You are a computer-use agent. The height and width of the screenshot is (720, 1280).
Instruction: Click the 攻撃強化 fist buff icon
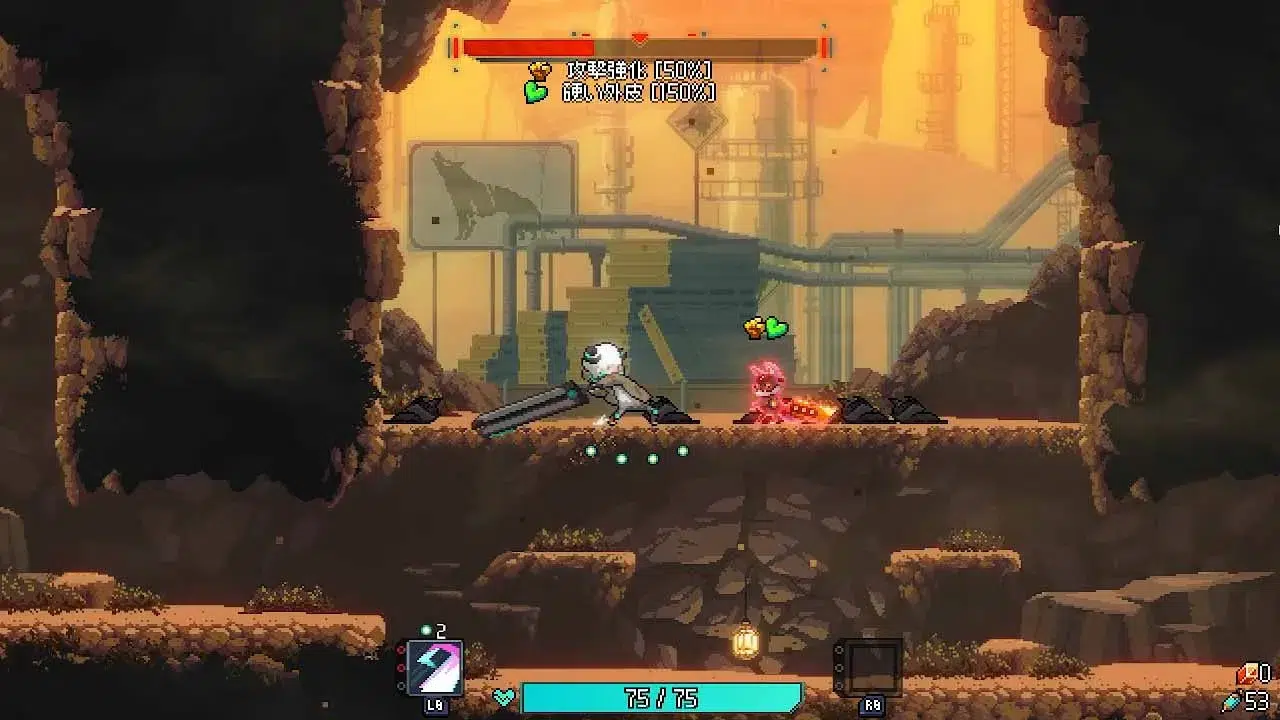(x=540, y=70)
